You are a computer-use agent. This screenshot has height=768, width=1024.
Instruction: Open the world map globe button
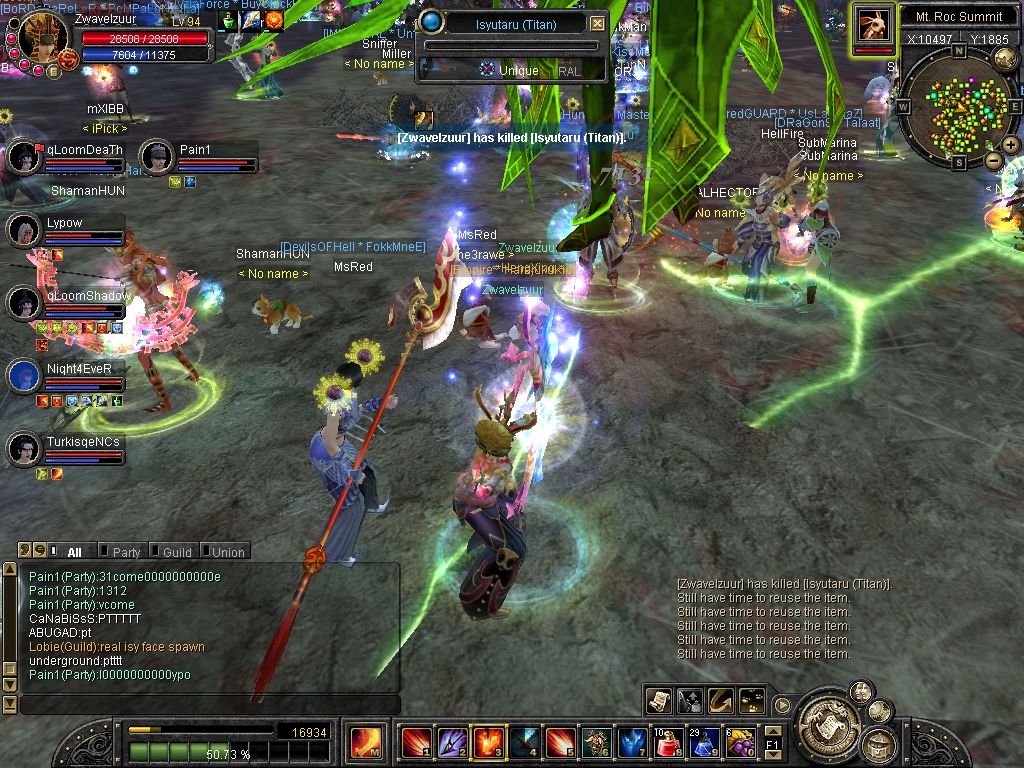coord(1005,59)
